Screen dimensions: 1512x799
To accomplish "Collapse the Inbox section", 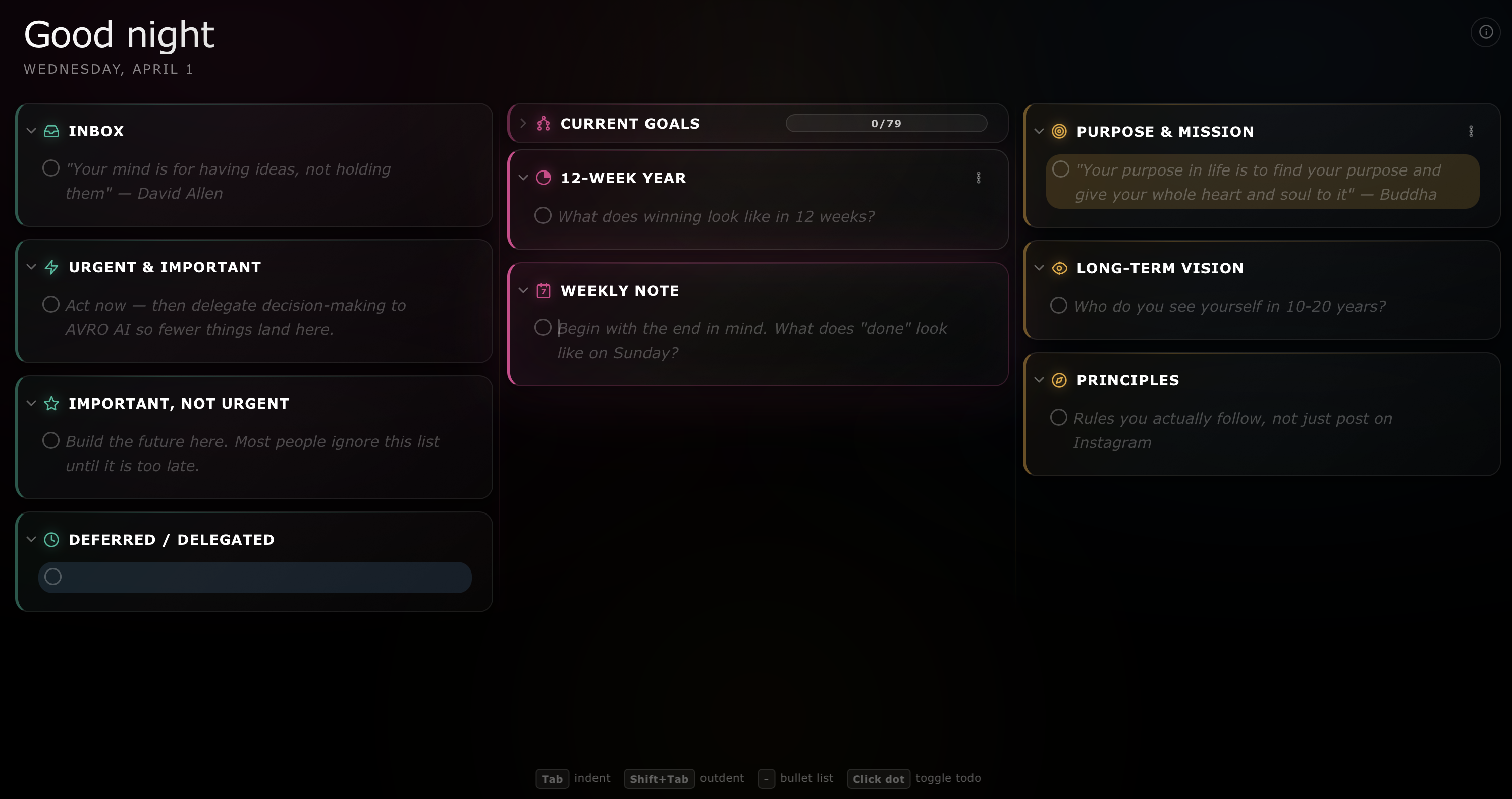I will coord(32,131).
